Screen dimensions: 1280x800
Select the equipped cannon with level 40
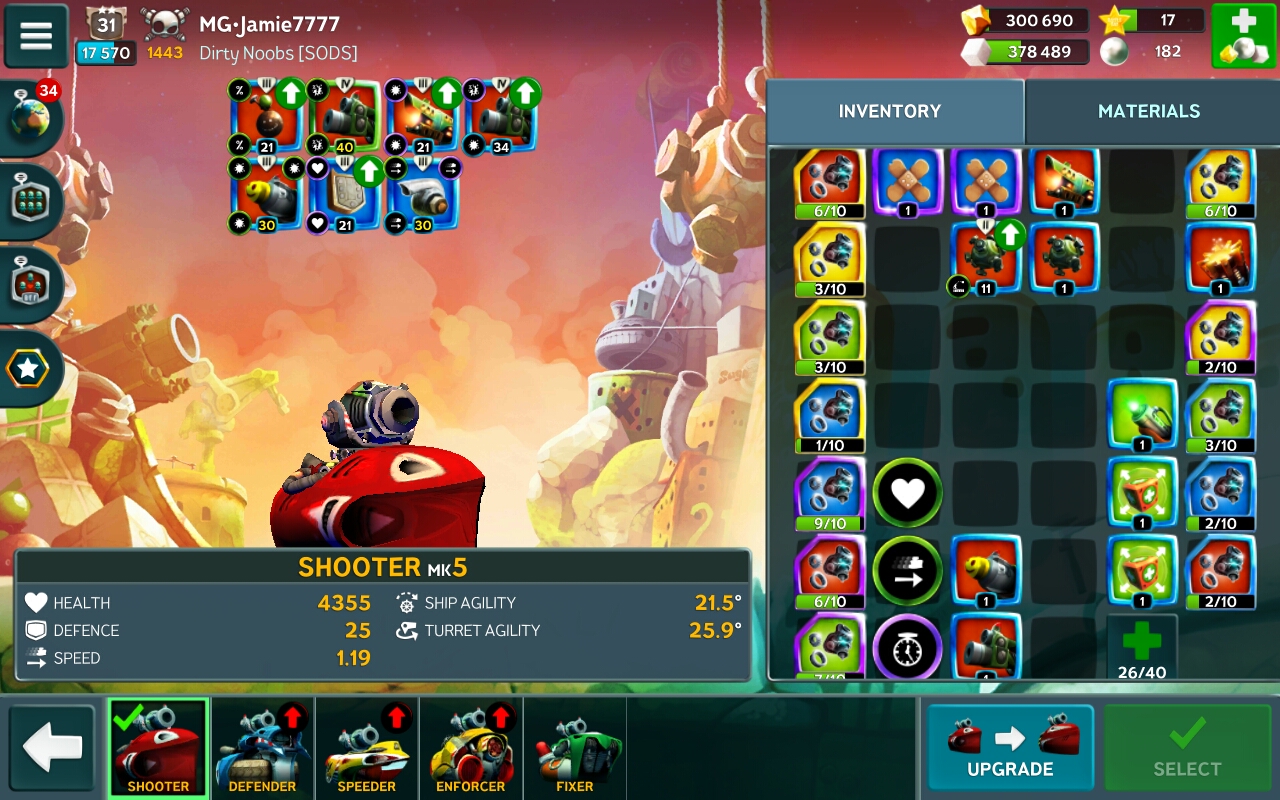coord(343,115)
